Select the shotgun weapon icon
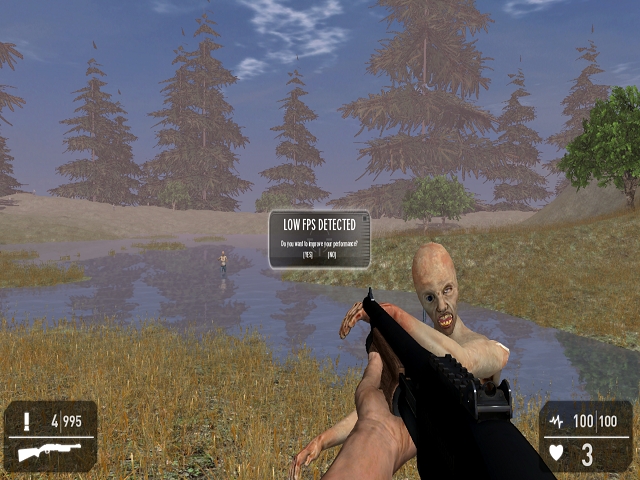640x480 pixels. click(x=49, y=453)
